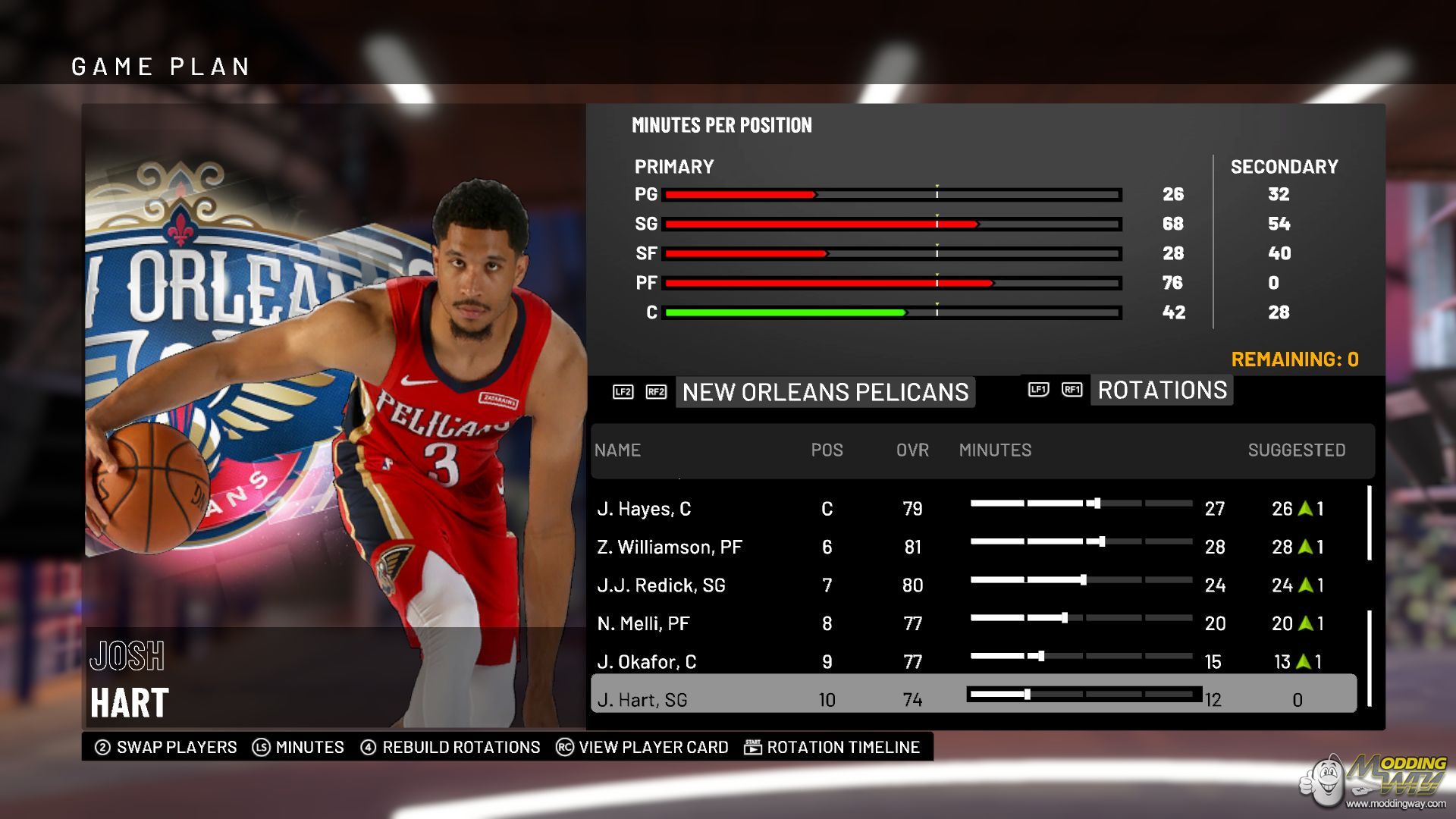Click the Minutes option in bottom bar
Screen dimensions: 1456x819
pyautogui.click(x=299, y=748)
